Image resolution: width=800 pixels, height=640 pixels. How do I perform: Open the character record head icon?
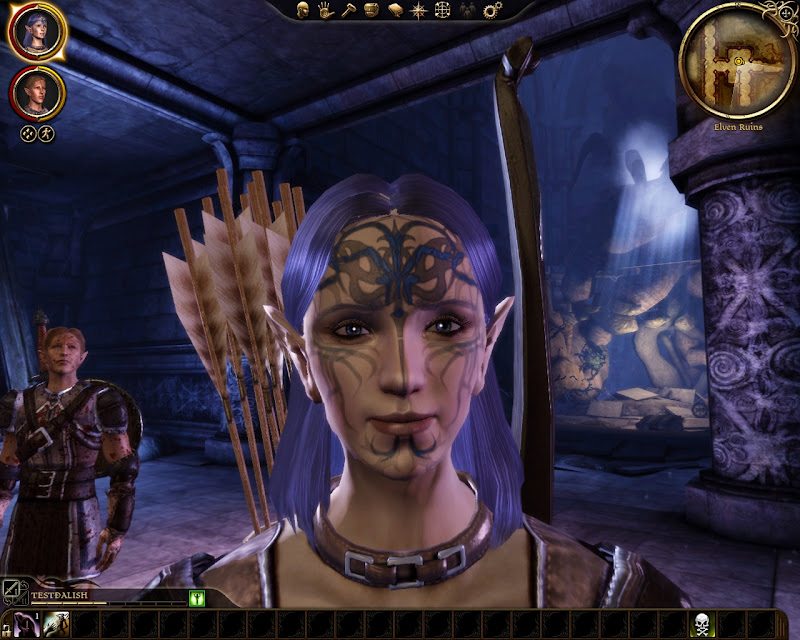tap(302, 10)
